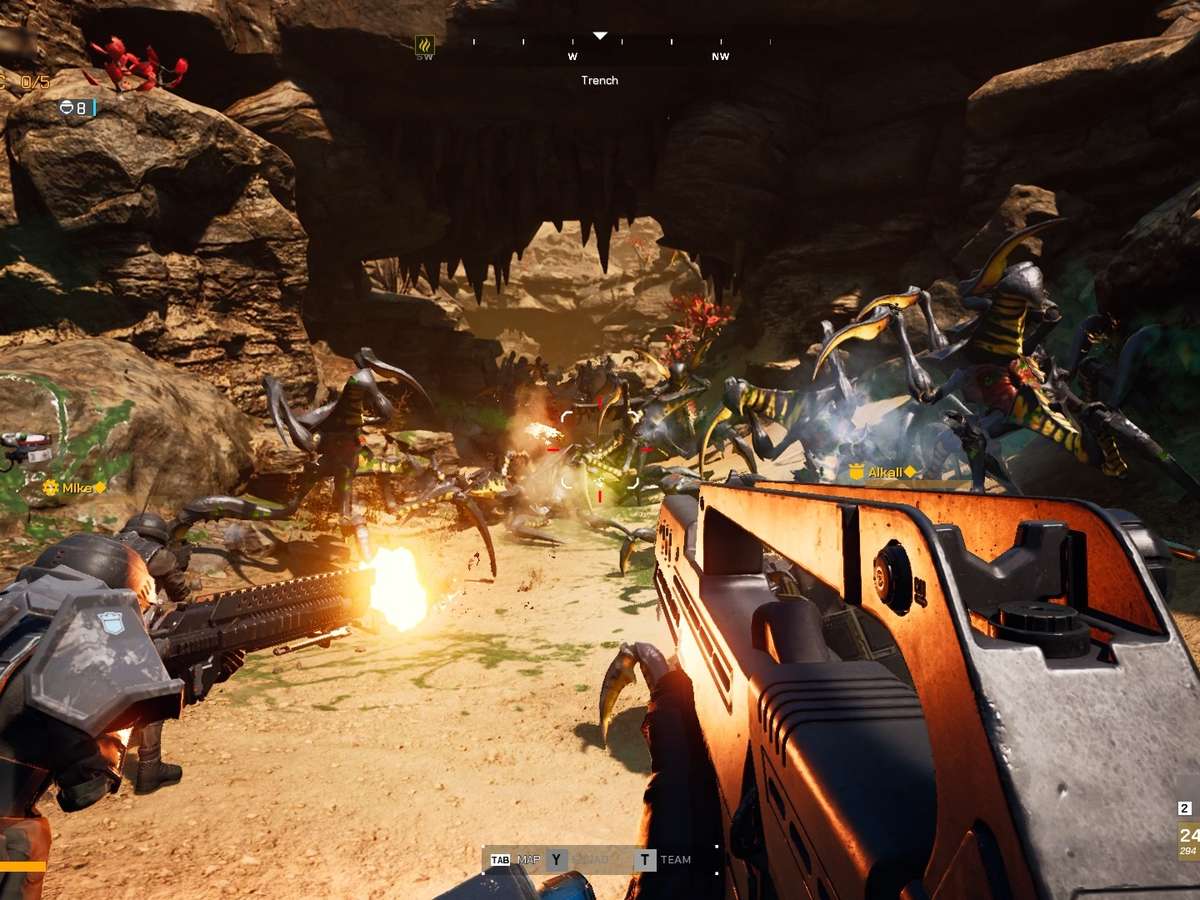This screenshot has width=1200, height=900.
Task: Select teammate Alkali's name tag
Action: [x=884, y=472]
